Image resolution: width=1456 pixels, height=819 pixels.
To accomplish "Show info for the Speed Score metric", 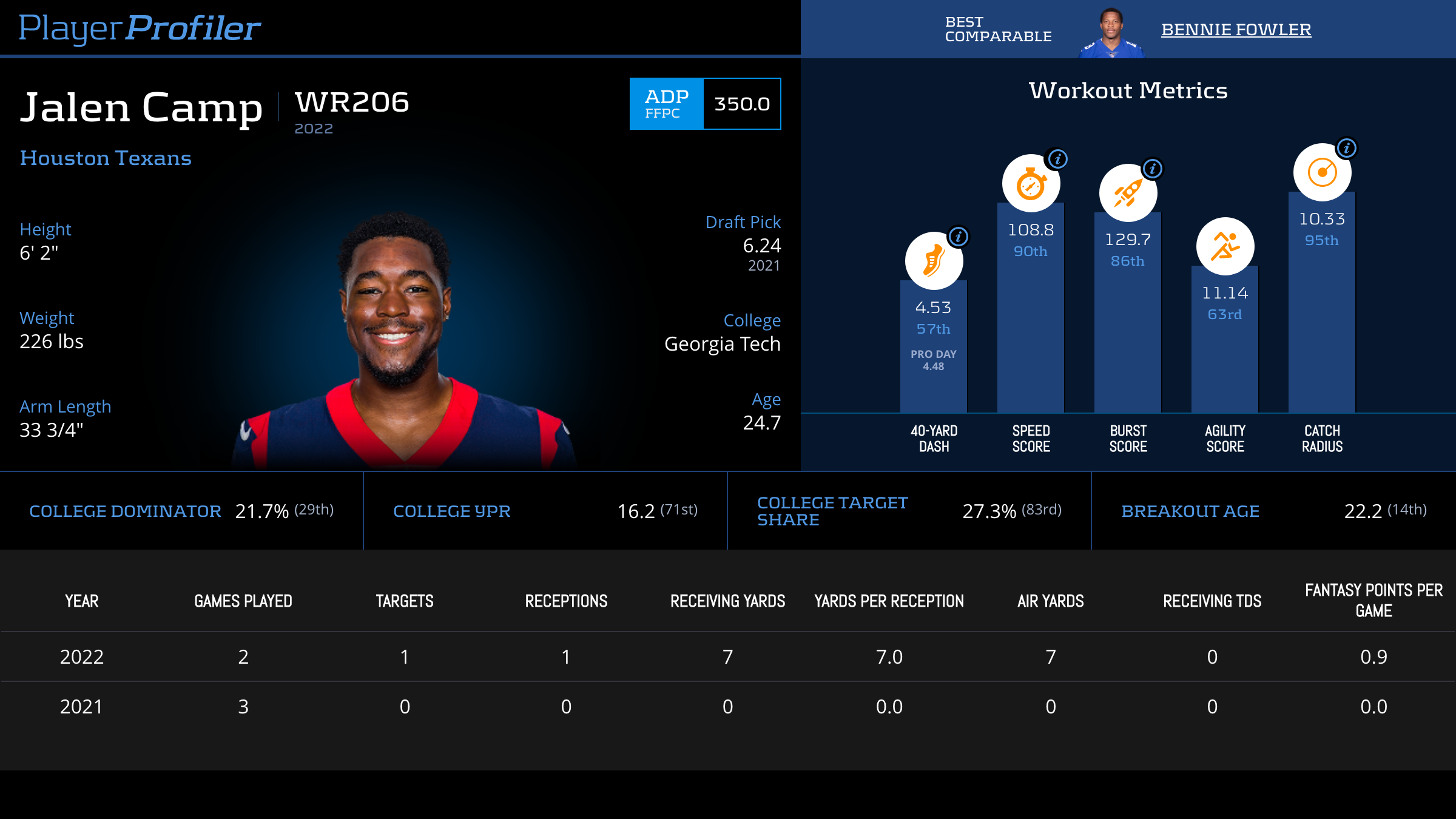I will click(x=1057, y=159).
